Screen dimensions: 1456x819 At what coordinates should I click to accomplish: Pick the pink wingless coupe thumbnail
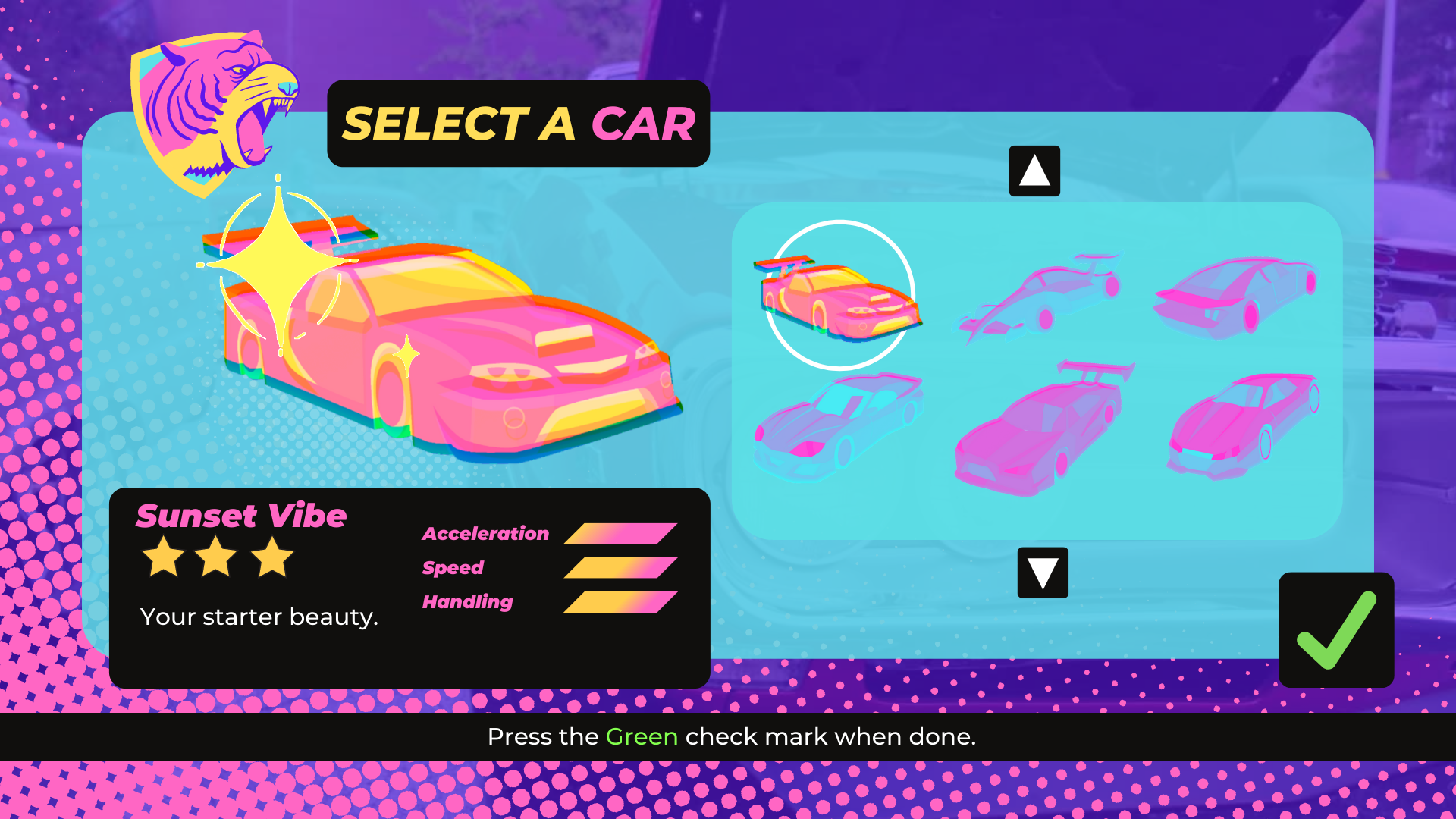tap(1244, 426)
